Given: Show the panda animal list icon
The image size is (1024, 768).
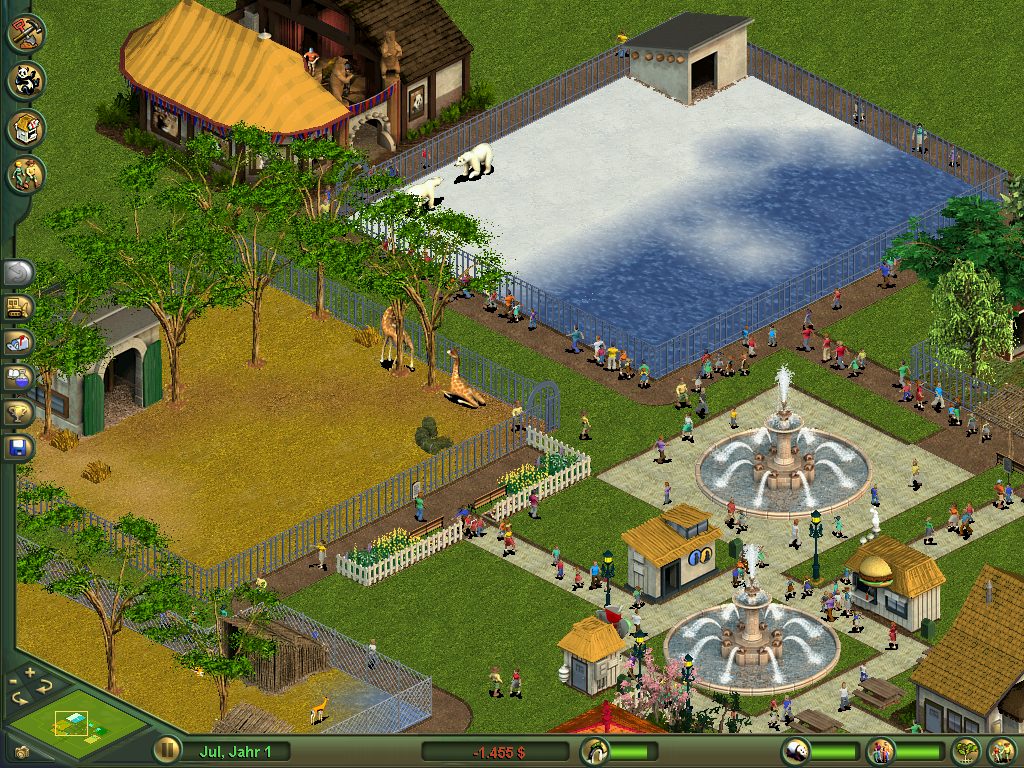Looking at the screenshot, I should click(795, 750).
